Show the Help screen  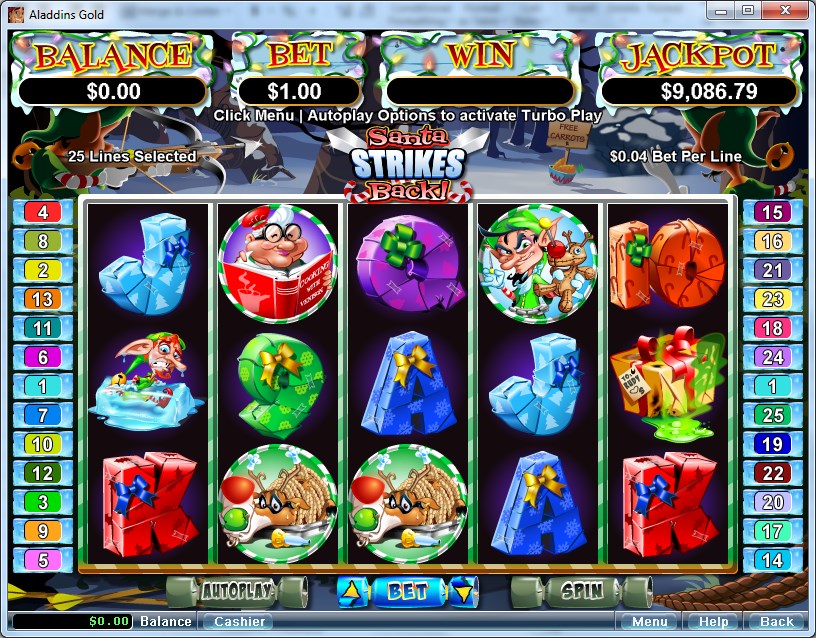pos(714,621)
